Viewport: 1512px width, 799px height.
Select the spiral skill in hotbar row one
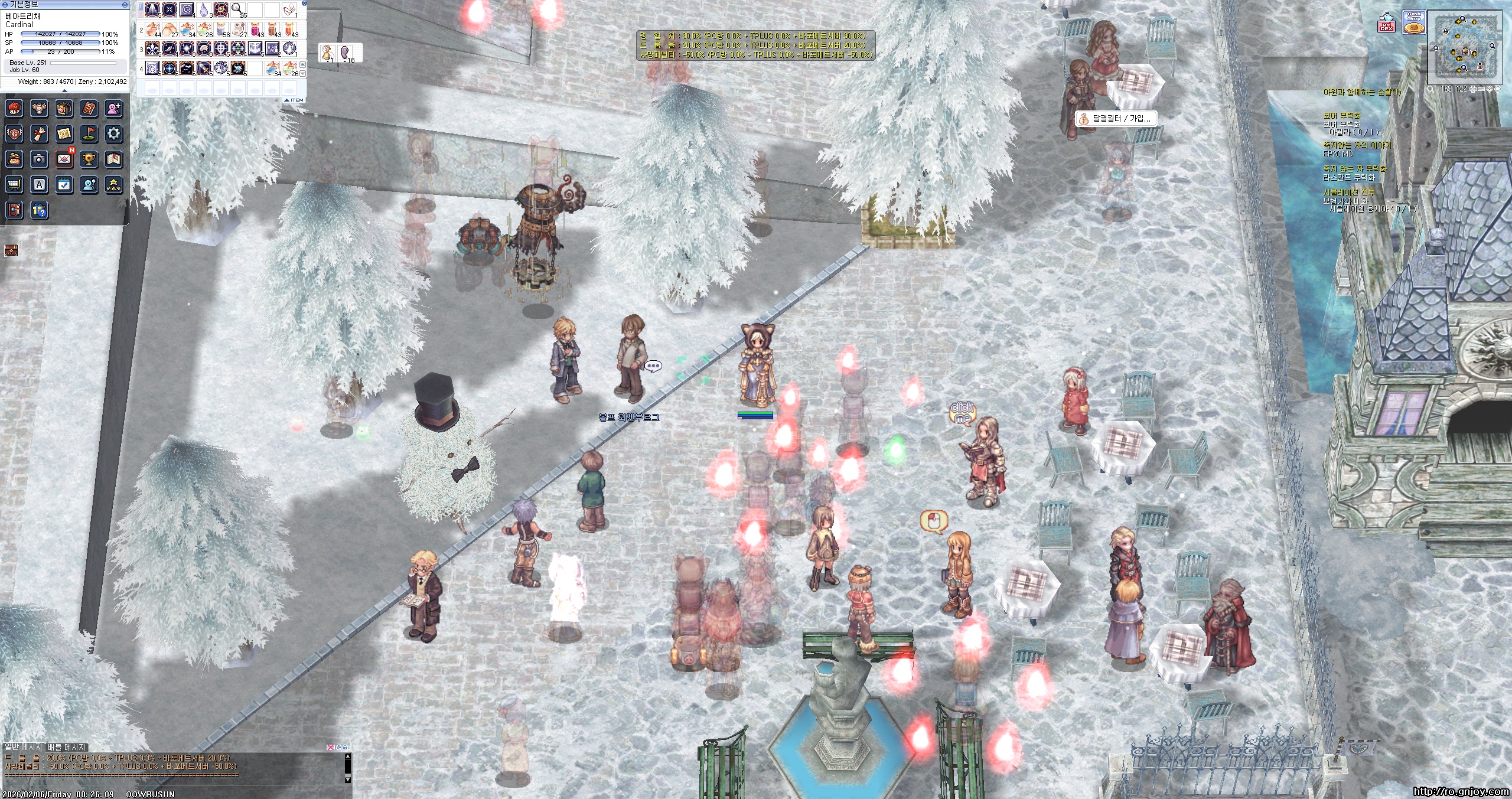[187, 9]
